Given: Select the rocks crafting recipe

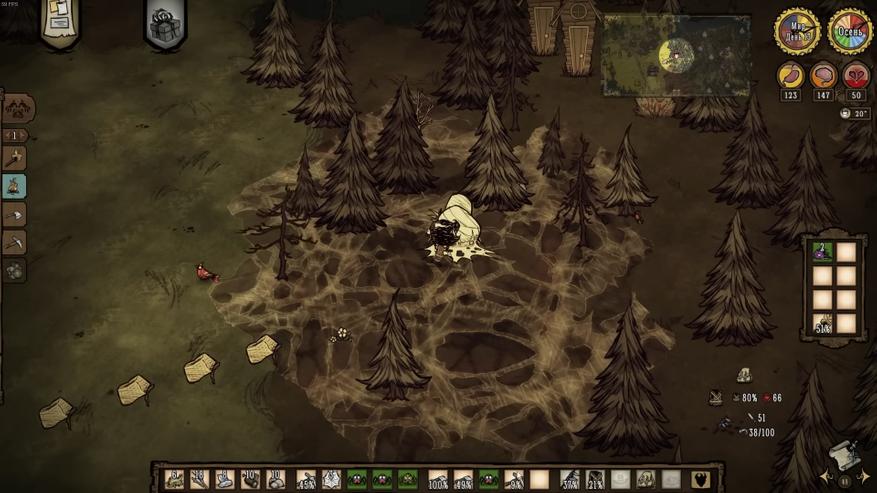Looking at the screenshot, I should pos(15,270).
